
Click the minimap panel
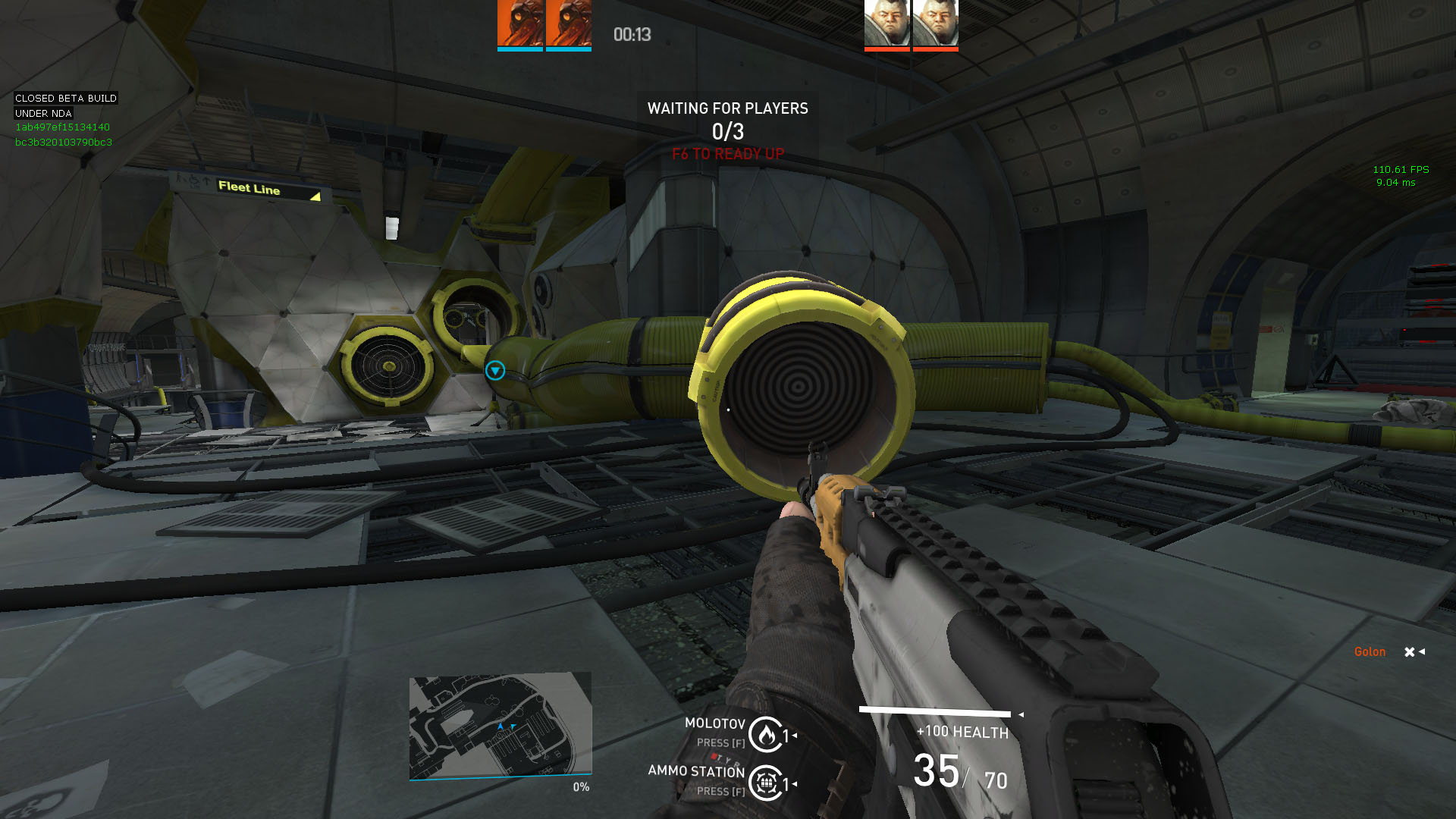(500, 726)
